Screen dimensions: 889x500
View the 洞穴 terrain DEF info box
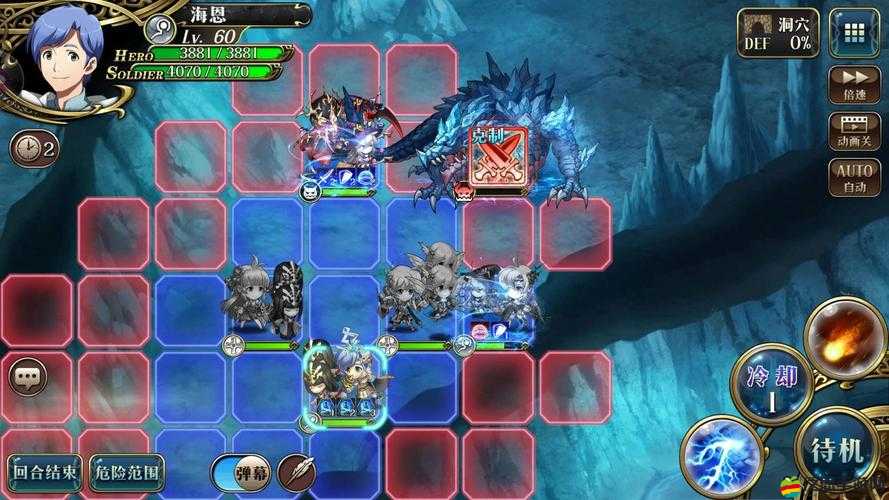coord(778,33)
